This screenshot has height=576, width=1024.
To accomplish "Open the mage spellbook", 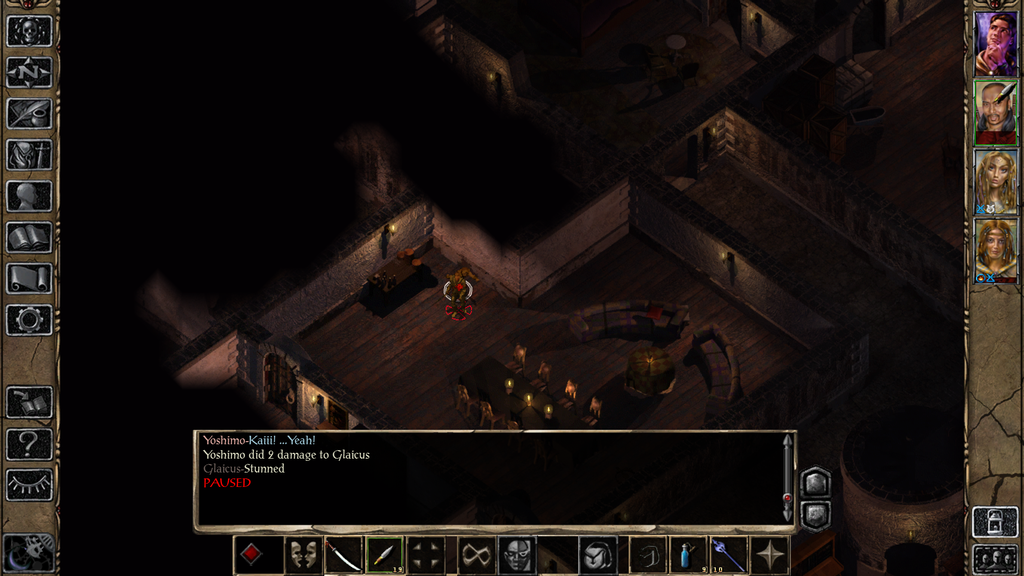I will pyautogui.click(x=29, y=237).
